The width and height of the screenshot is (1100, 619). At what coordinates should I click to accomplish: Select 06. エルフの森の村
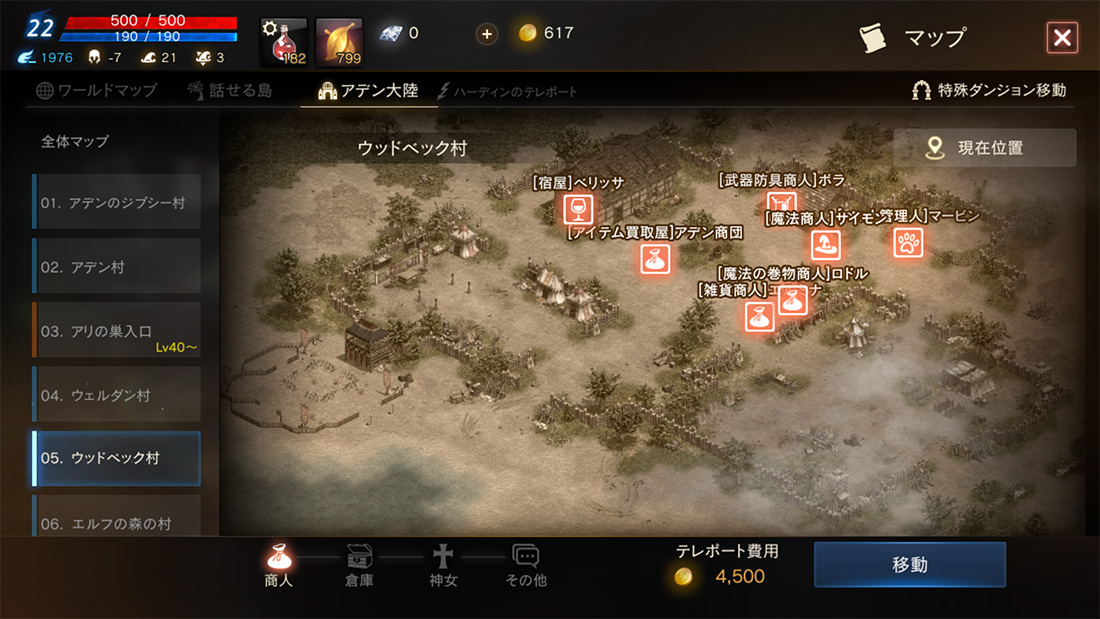click(x=116, y=518)
